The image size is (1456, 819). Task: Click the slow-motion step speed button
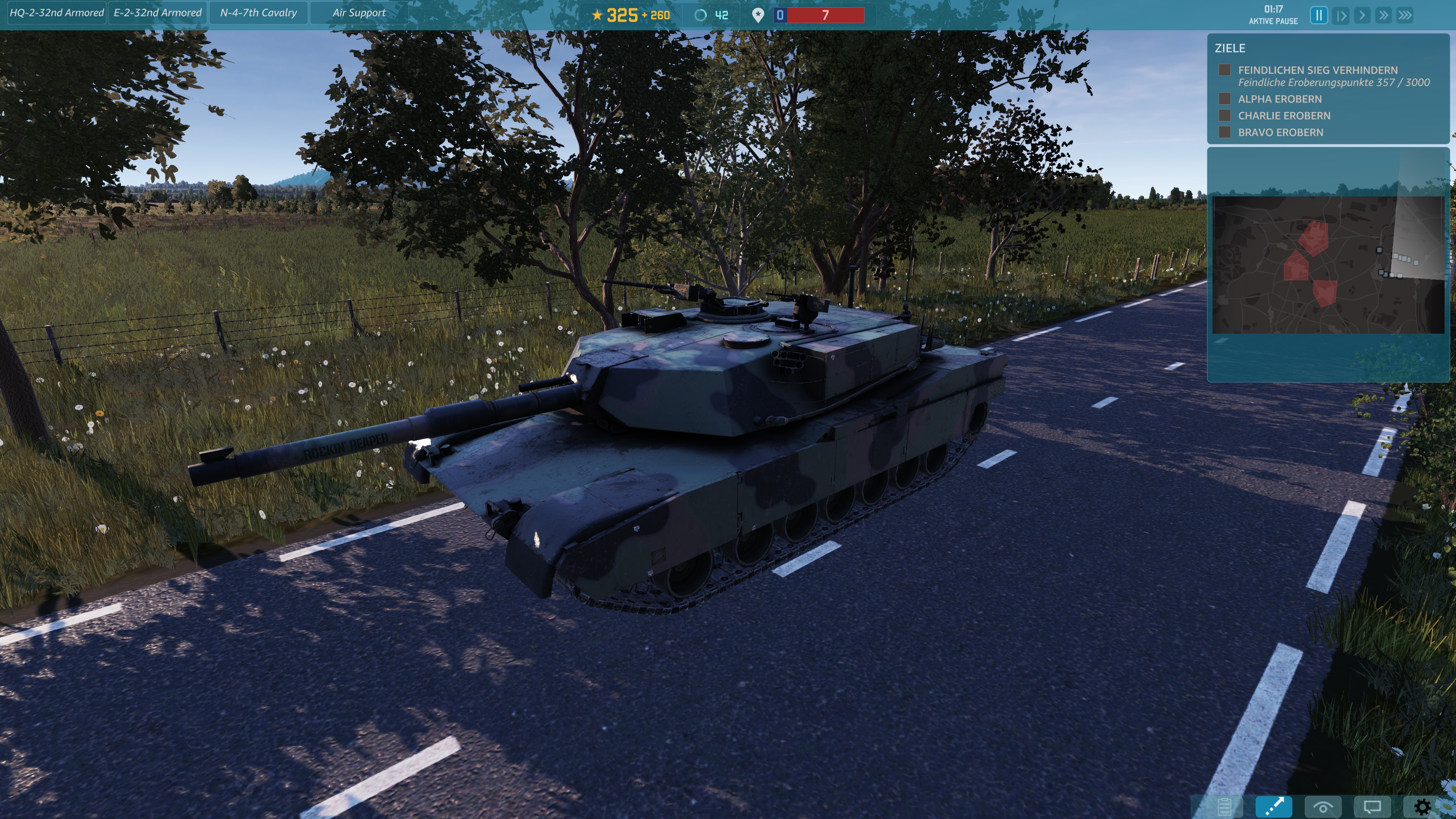point(1340,15)
